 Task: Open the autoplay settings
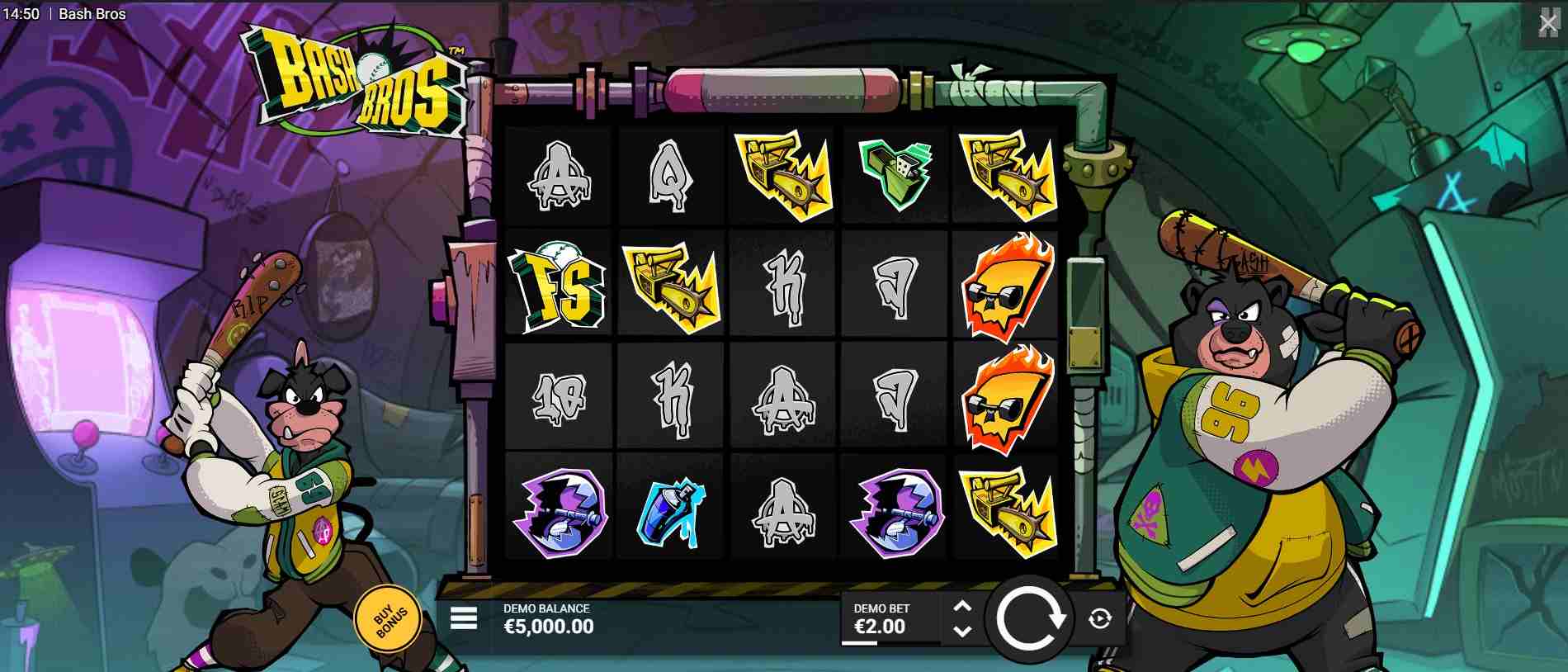pos(1100,618)
